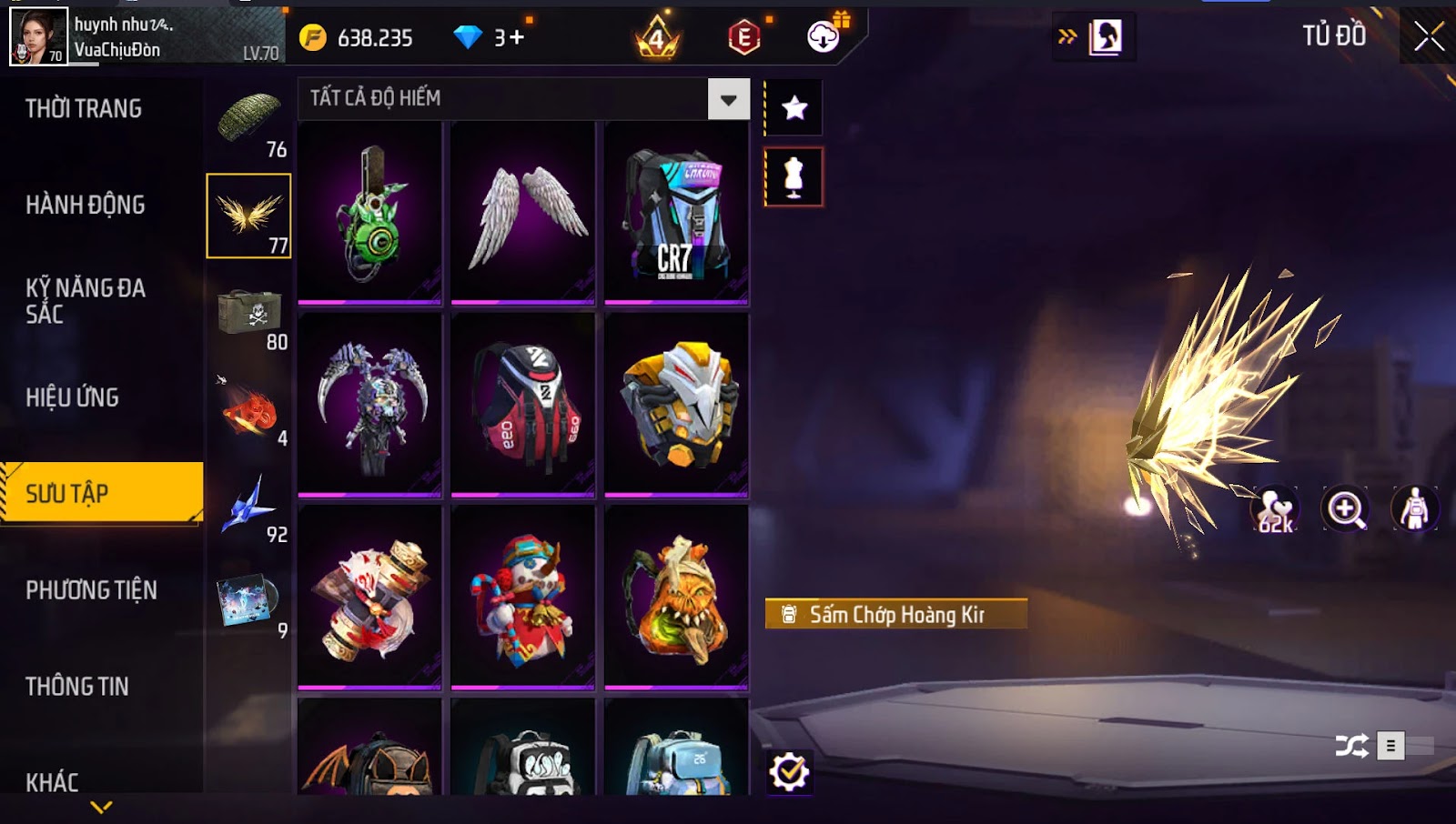Image resolution: width=1456 pixels, height=824 pixels.
Task: Go to Thông Tin tab
Action: pyautogui.click(x=77, y=687)
